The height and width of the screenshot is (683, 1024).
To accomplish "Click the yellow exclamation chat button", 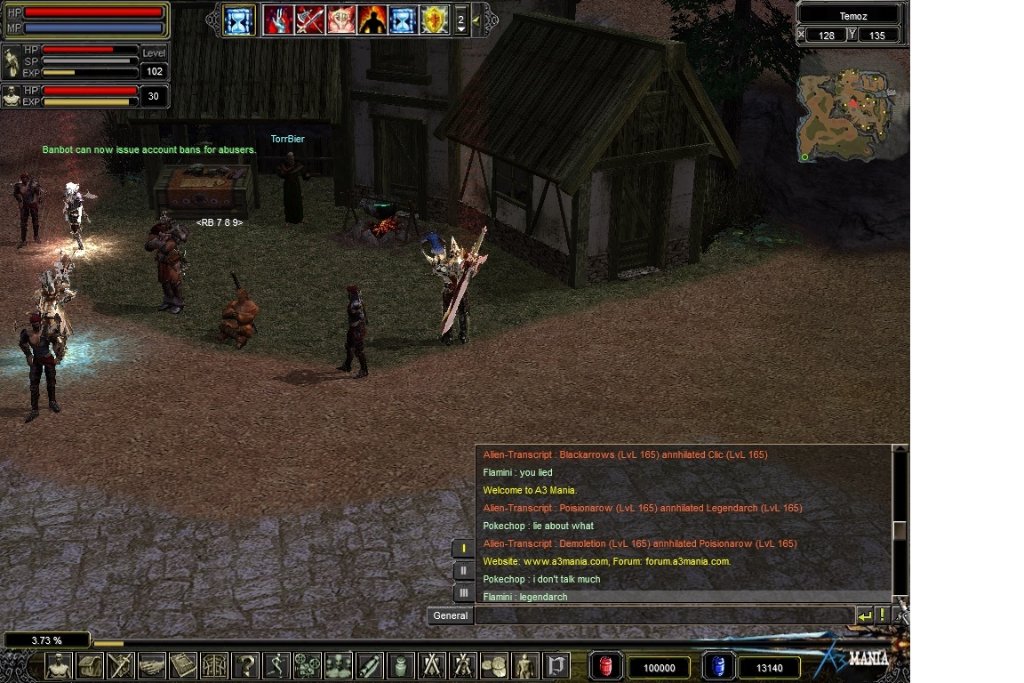I will click(883, 616).
